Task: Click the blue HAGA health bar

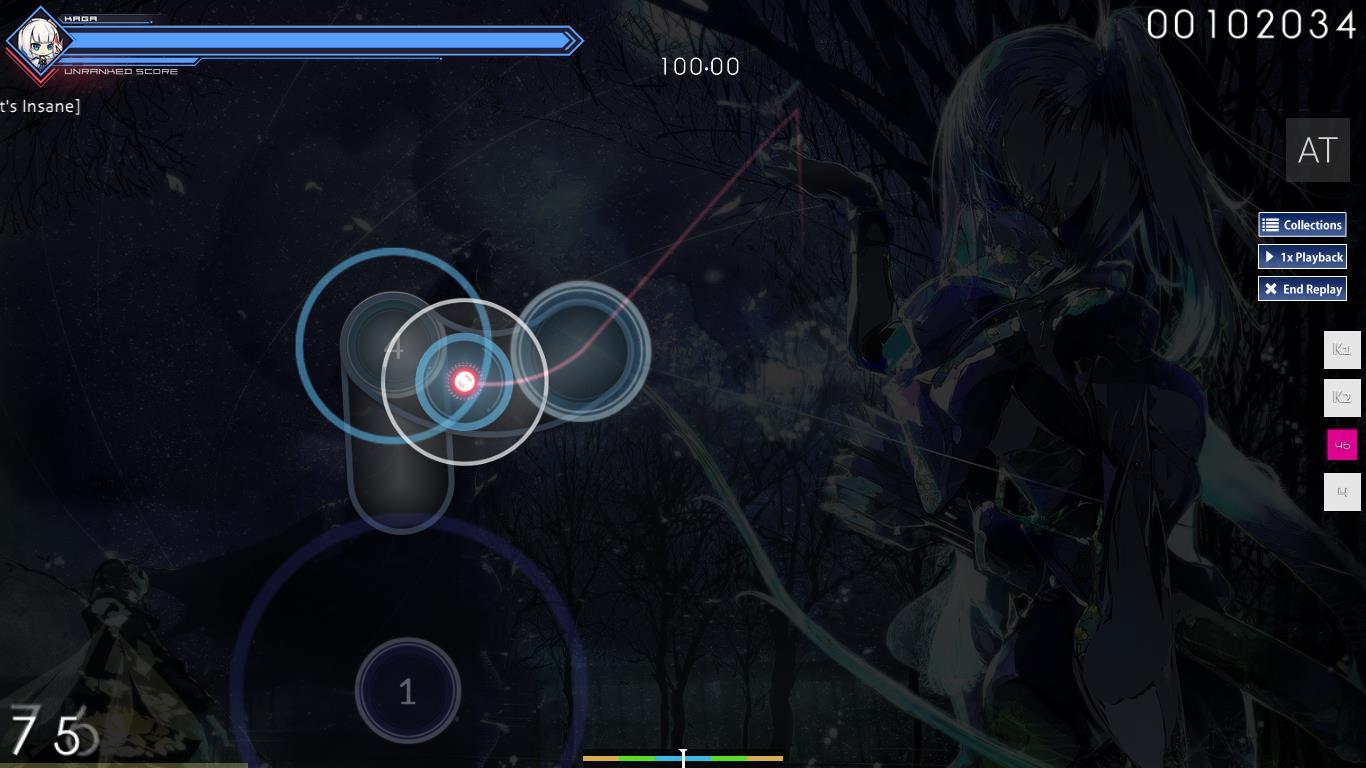Action: [x=320, y=41]
